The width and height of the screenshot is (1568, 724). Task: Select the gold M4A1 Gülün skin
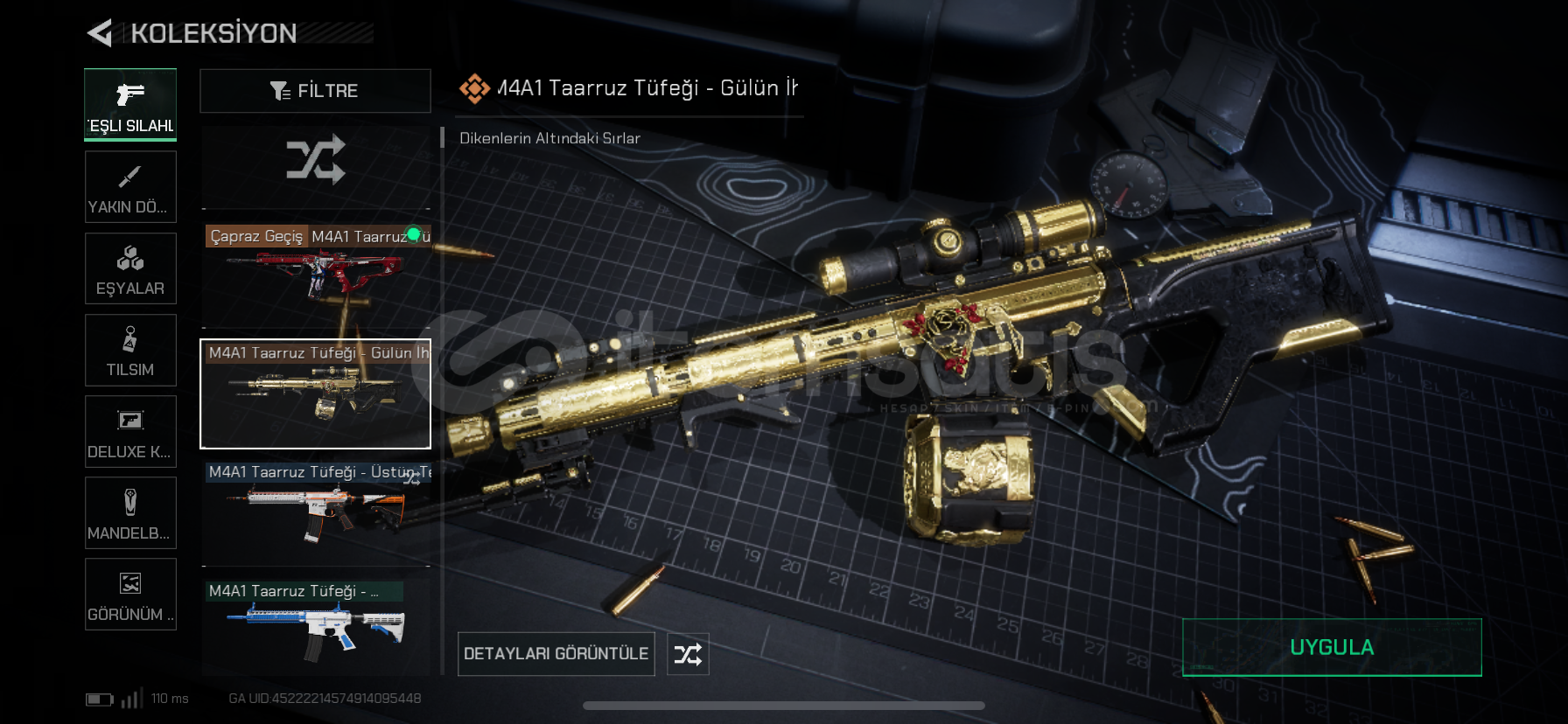(315, 393)
